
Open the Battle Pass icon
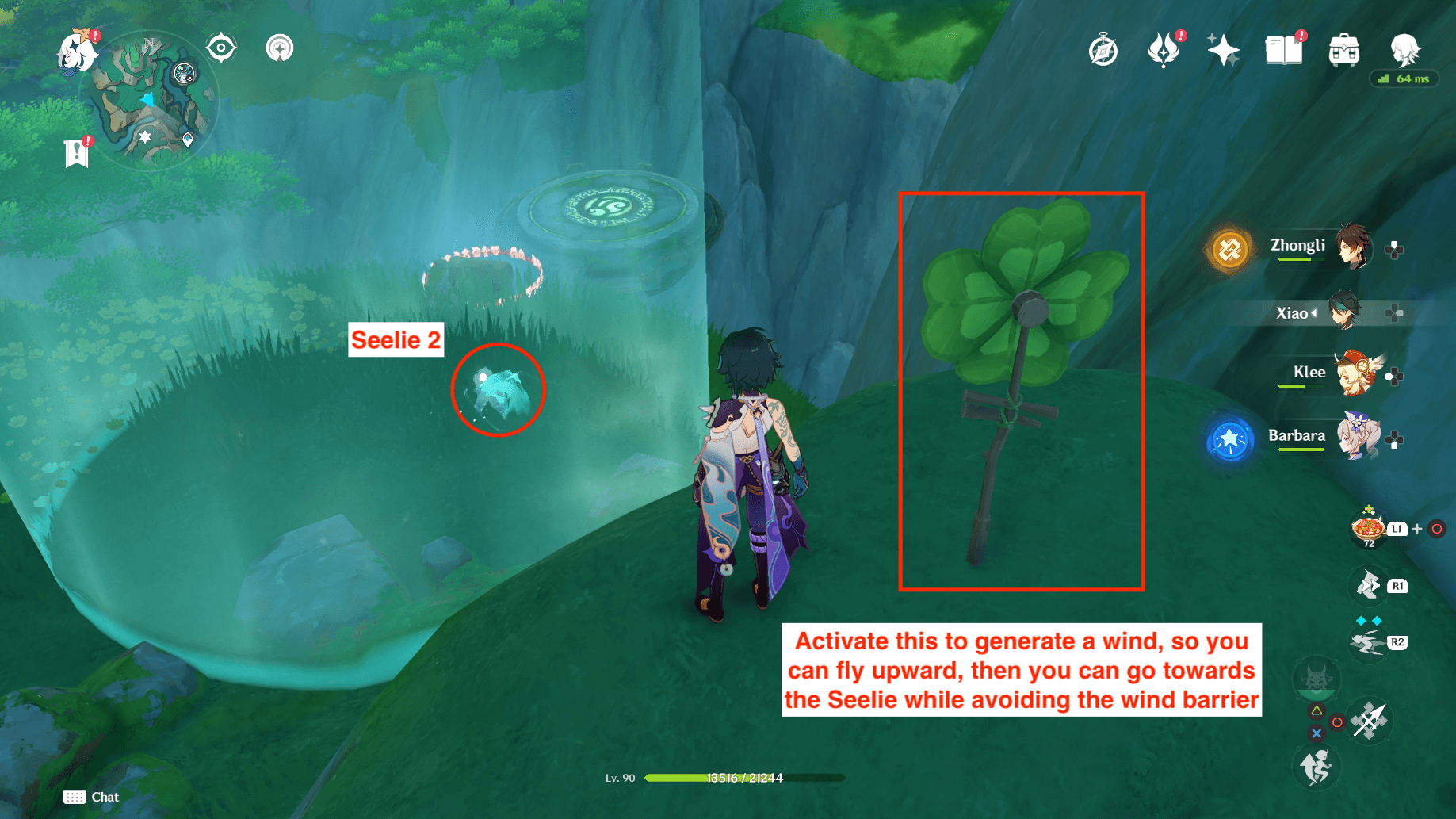pyautogui.click(x=1163, y=51)
